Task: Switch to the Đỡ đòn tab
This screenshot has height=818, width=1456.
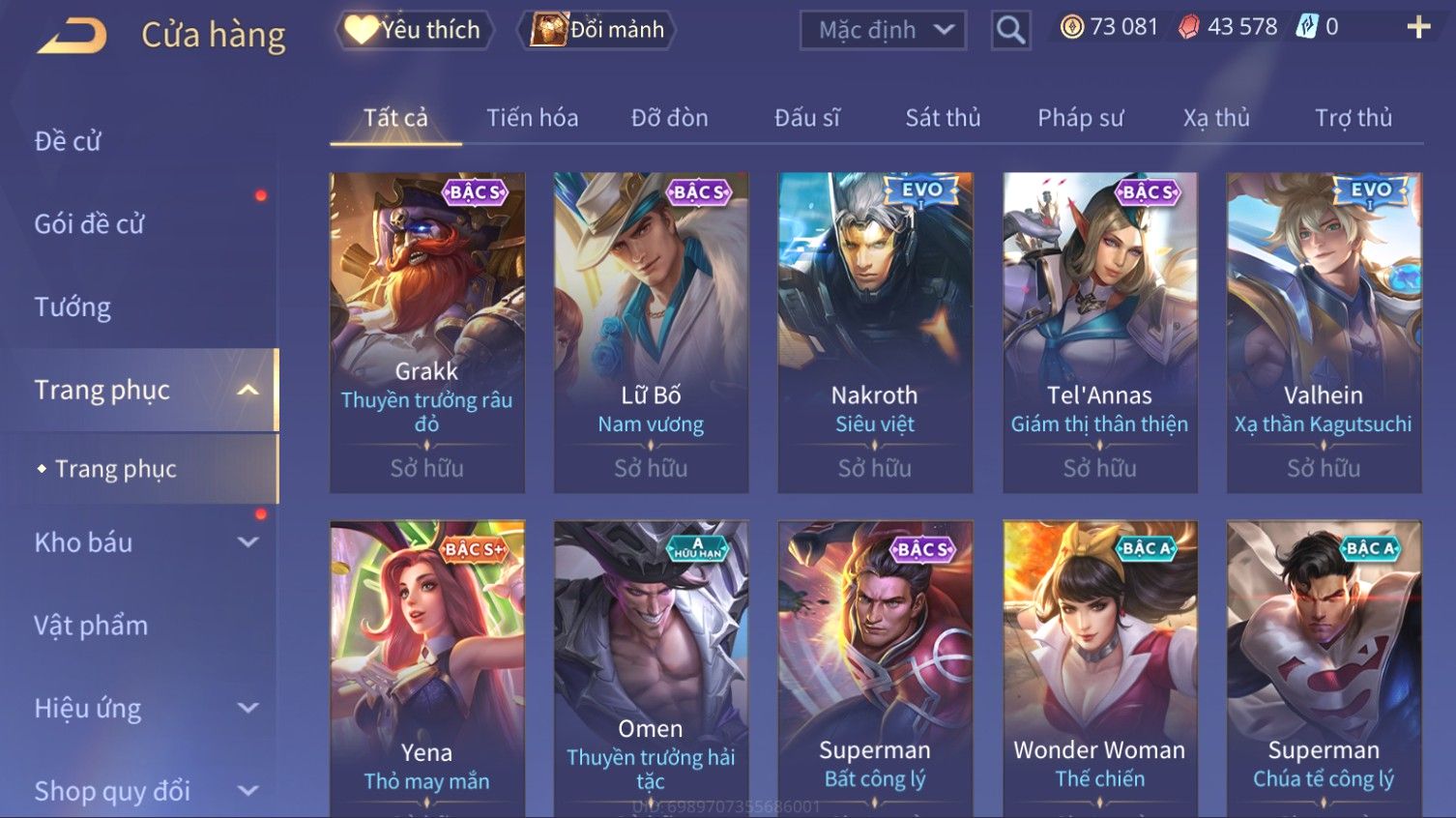Action: pyautogui.click(x=669, y=118)
